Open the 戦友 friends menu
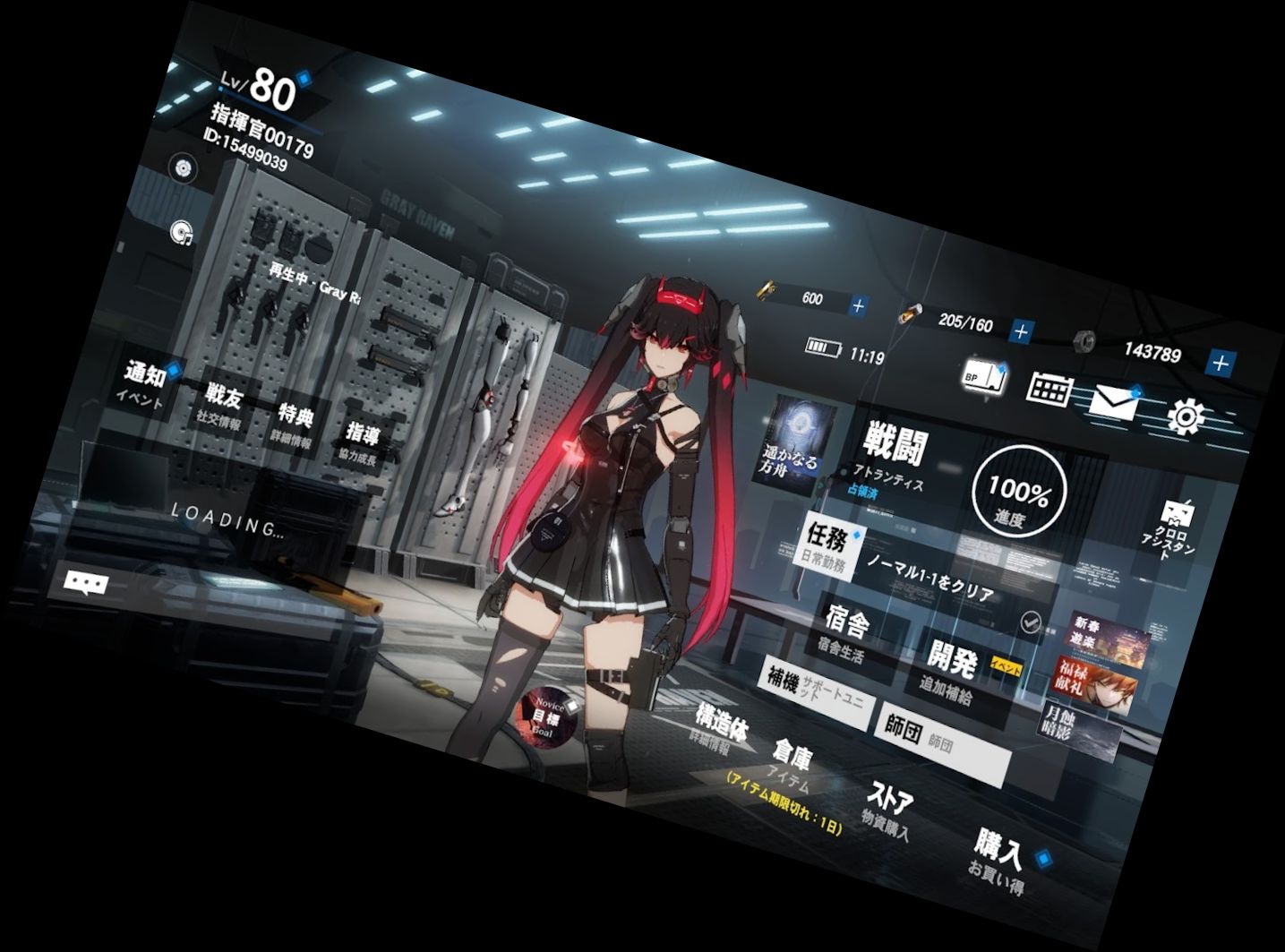This screenshot has height=952, width=1285. coord(221,405)
